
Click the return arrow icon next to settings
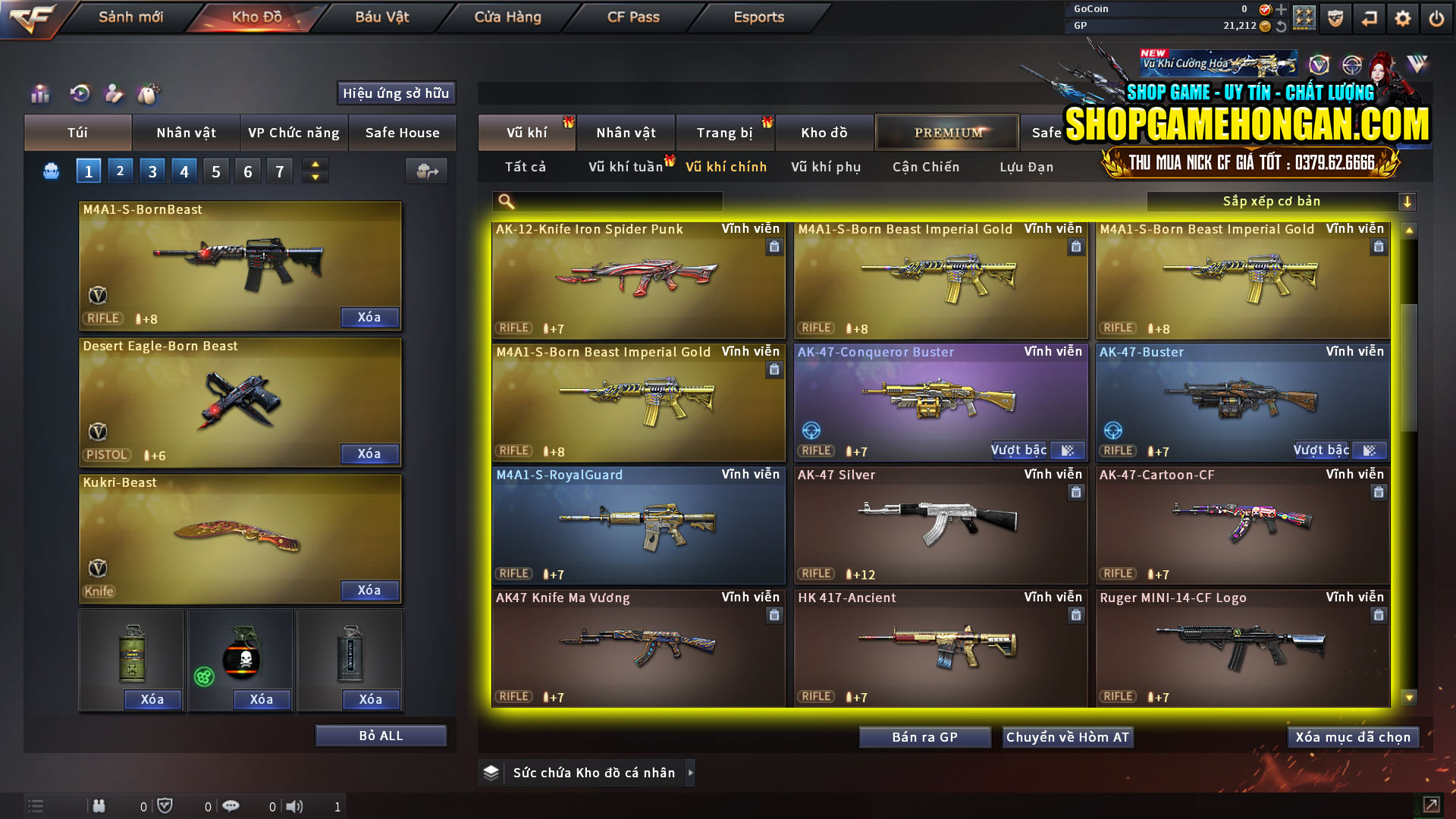(x=1369, y=17)
